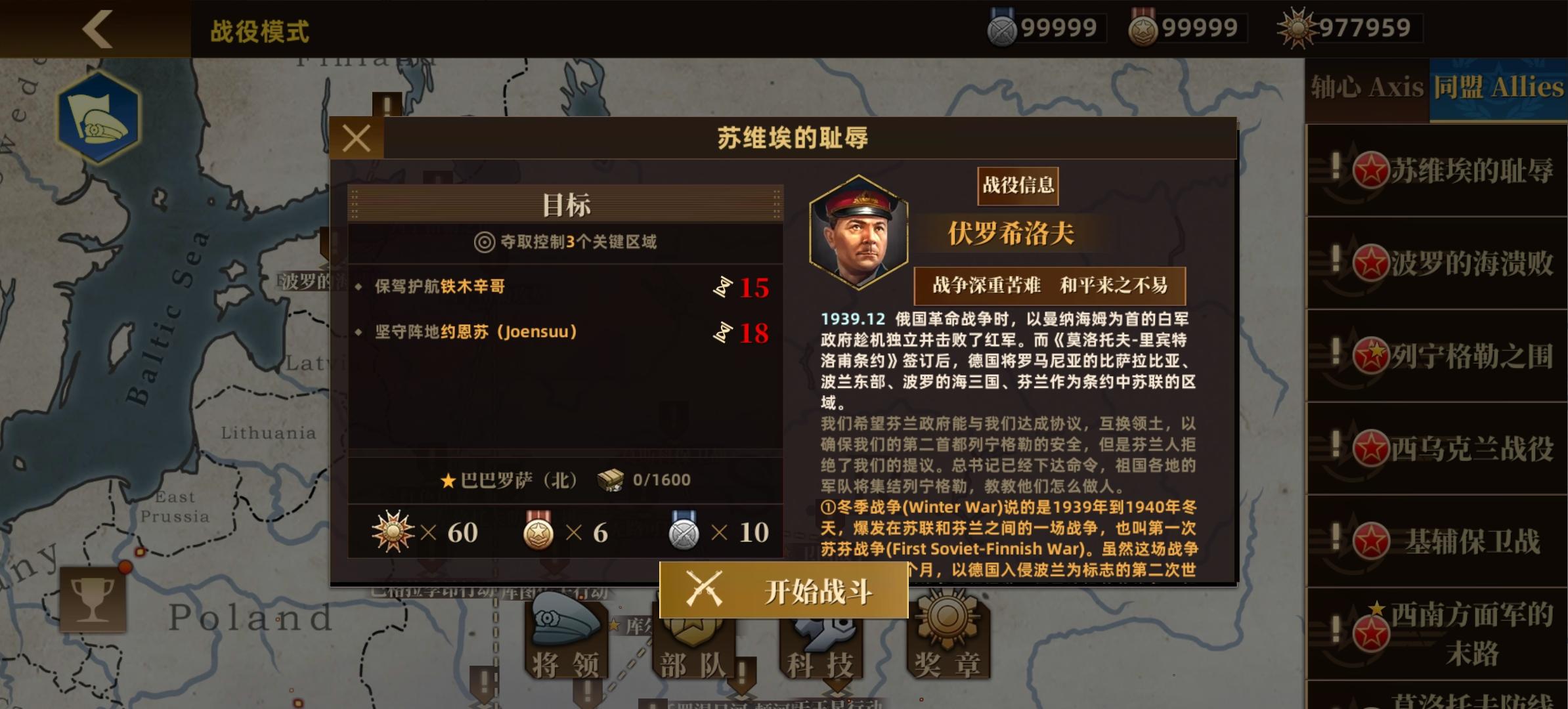Click the golden medal currency icon showing 99999

1142,28
